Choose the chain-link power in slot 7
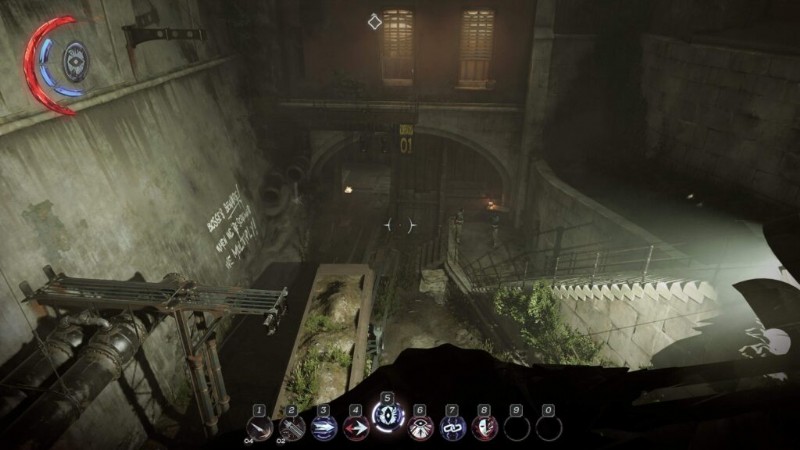800x450 pixels. point(452,428)
